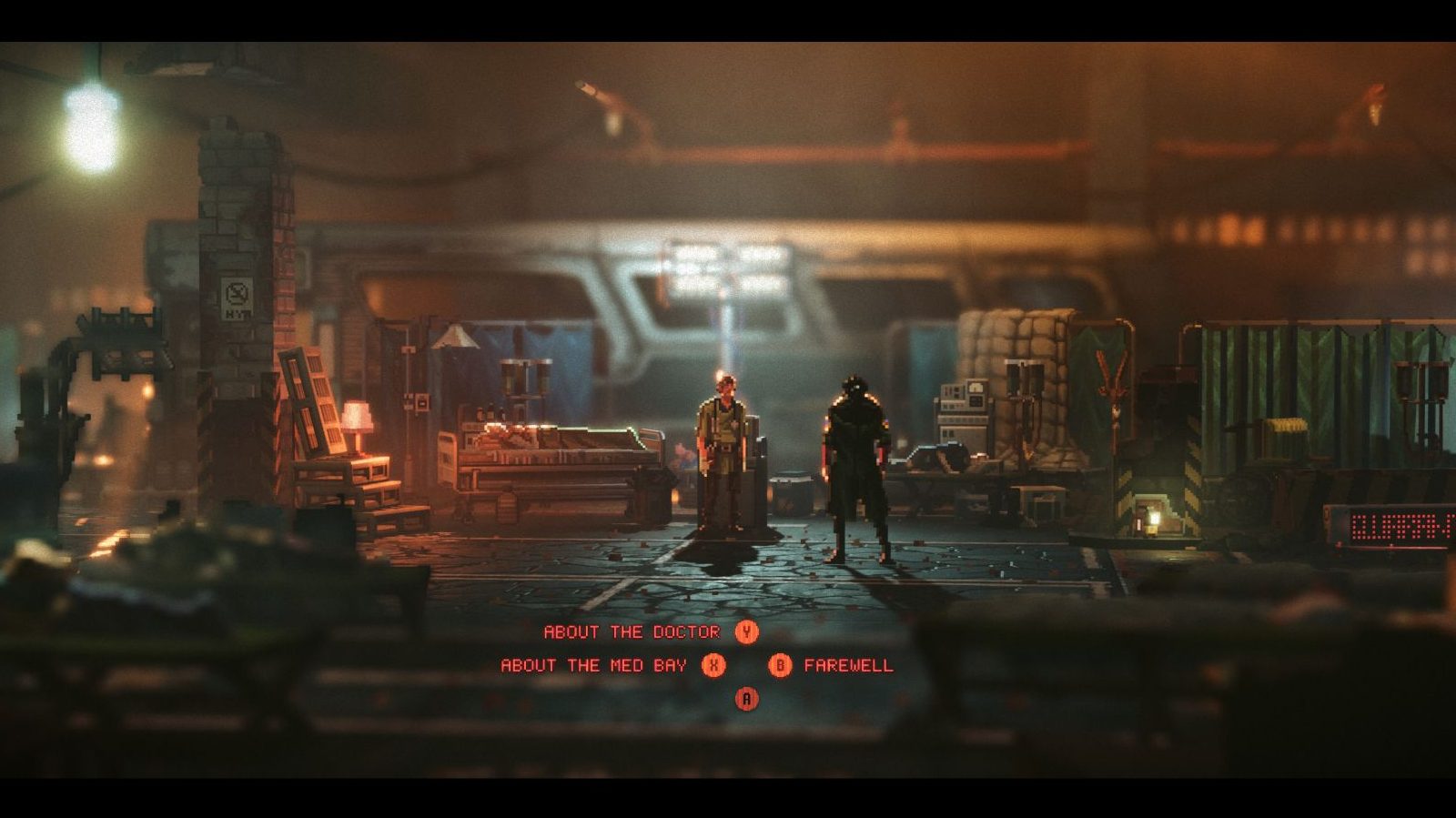Choose the About The Med Bay dialogue option
The image size is (1456, 818).
point(592,665)
